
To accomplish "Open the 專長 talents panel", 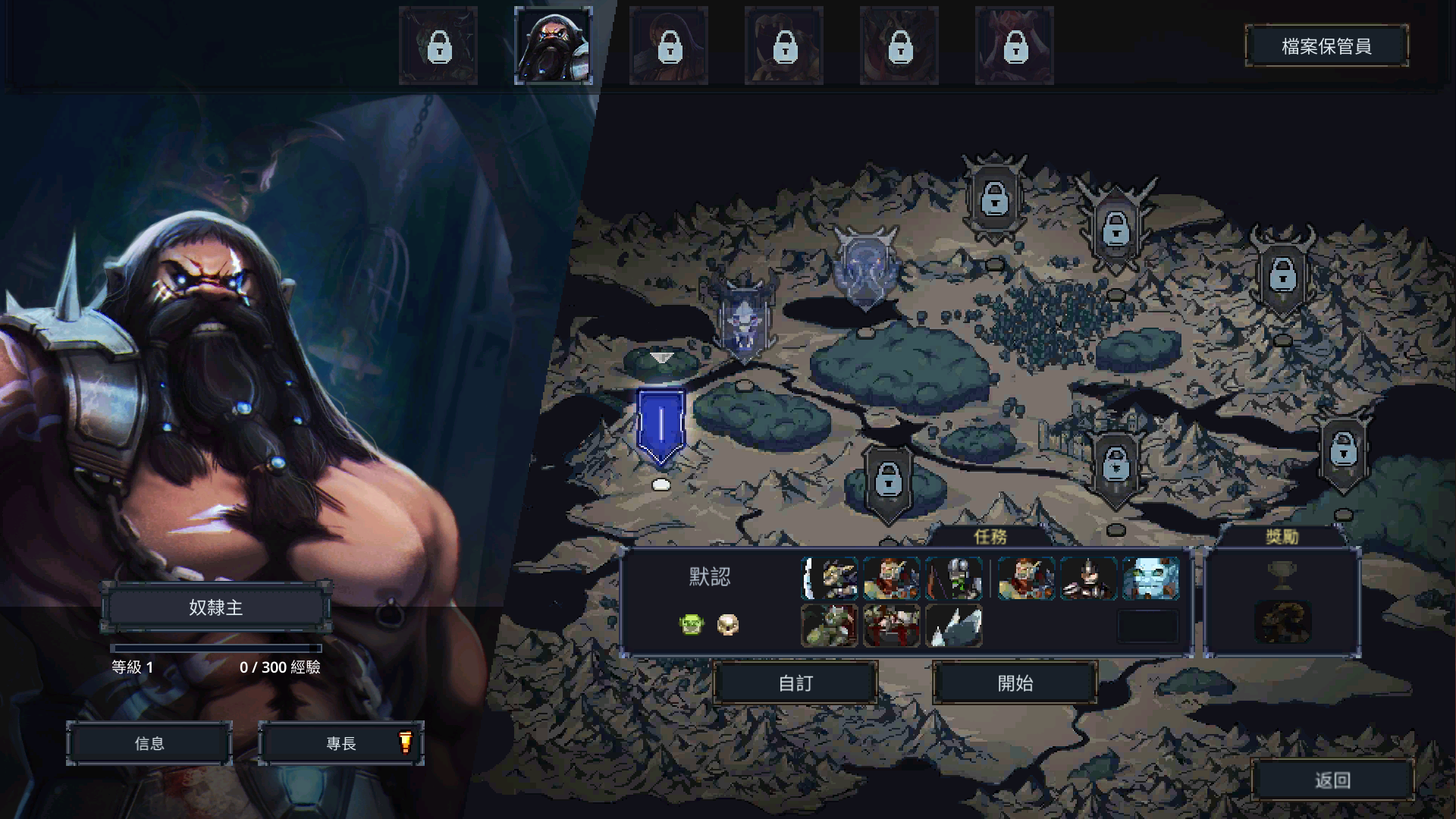I will point(340,743).
